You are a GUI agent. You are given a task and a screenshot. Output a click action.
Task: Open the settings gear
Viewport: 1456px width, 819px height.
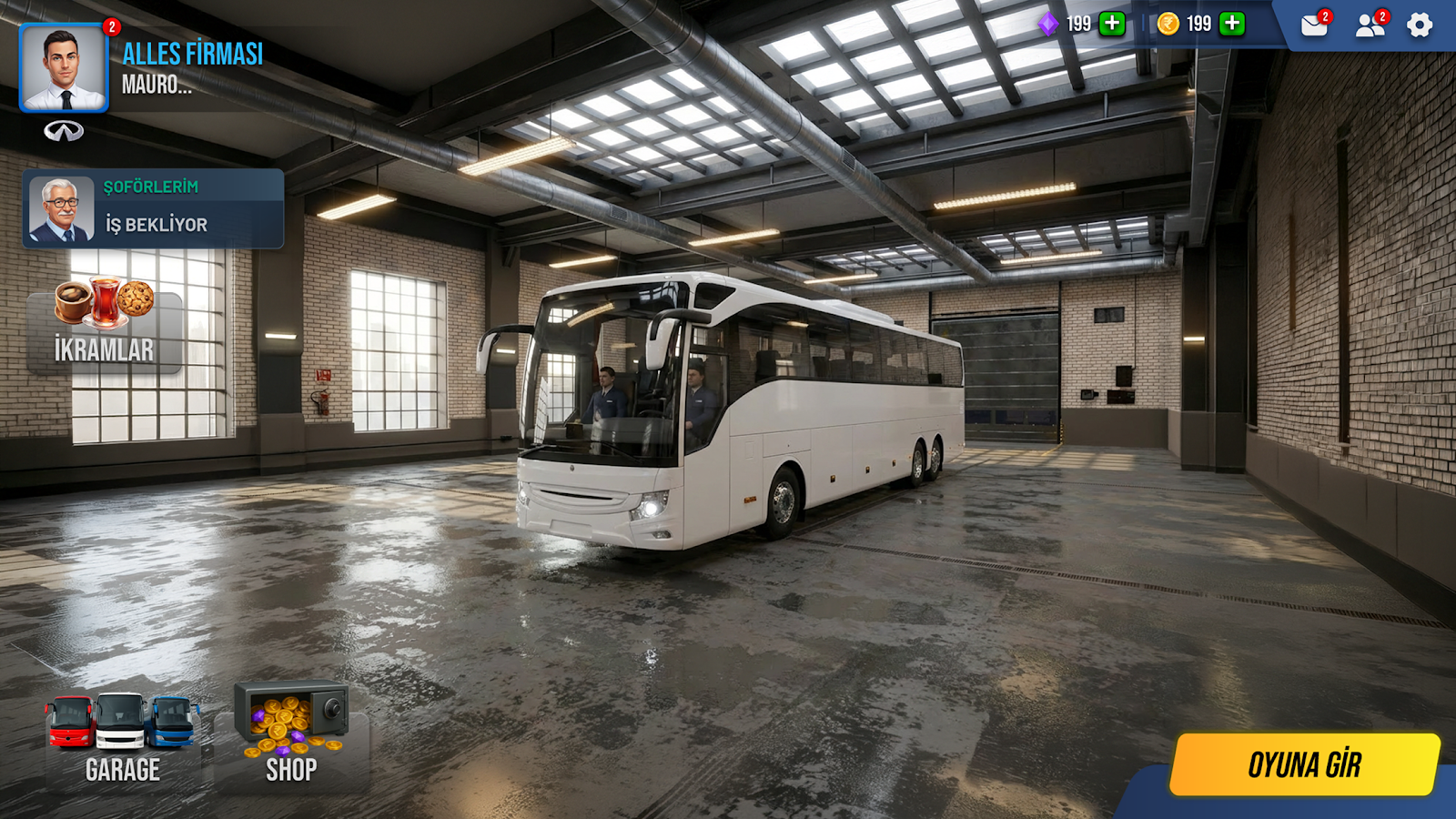pyautogui.click(x=1420, y=25)
